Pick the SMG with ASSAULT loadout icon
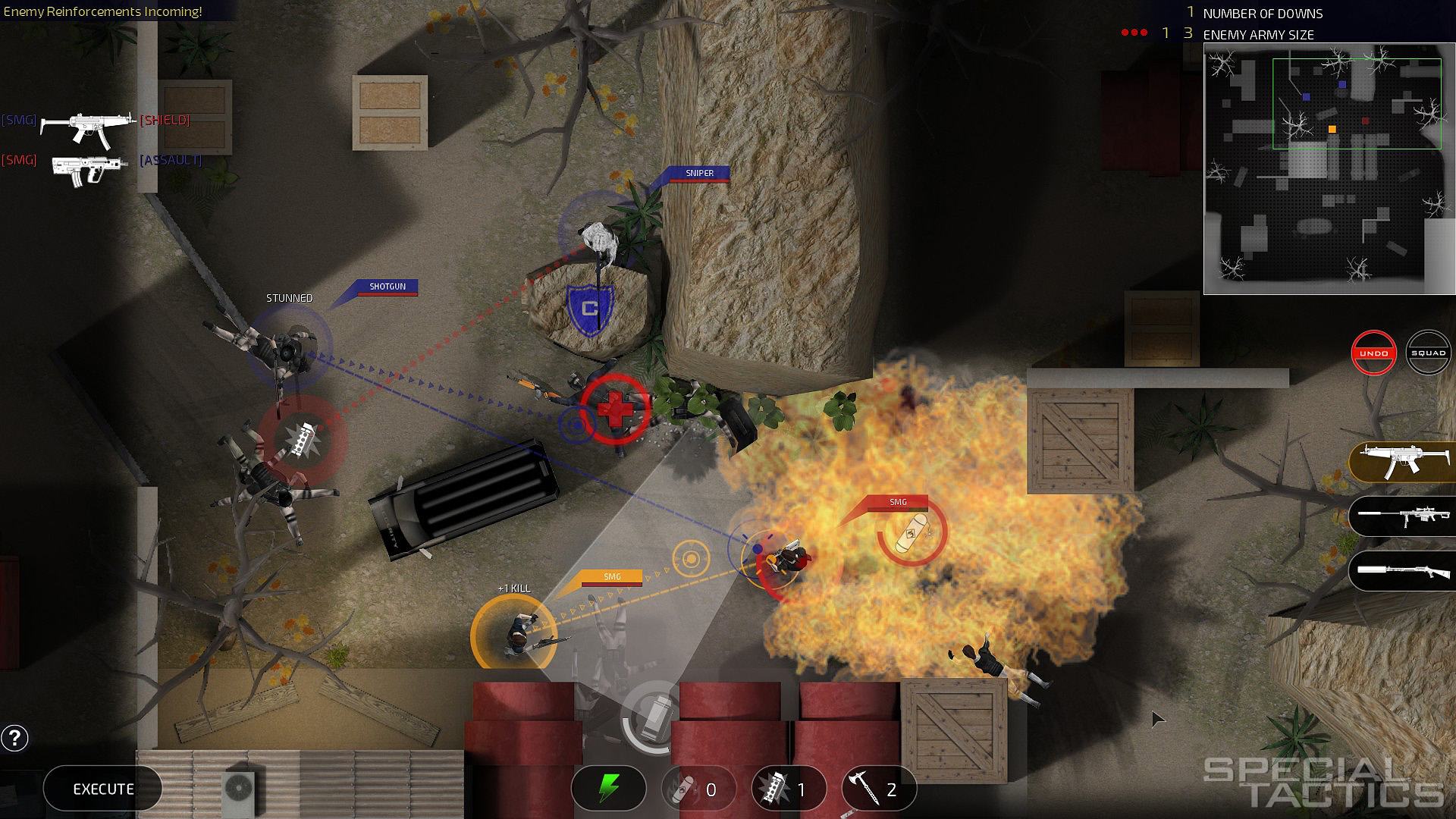The image size is (1456, 819). tap(89, 168)
